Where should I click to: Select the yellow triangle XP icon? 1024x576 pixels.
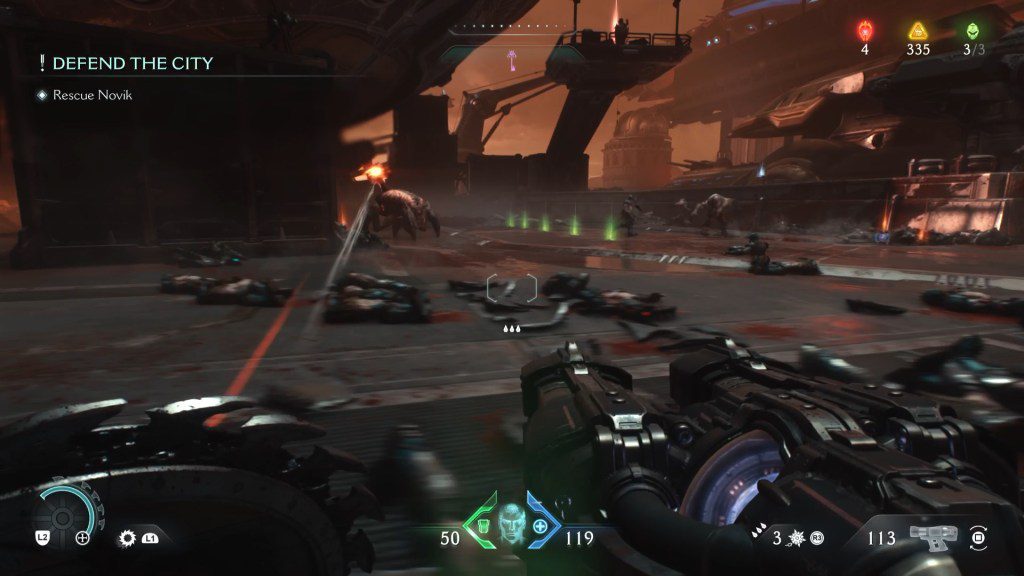(x=918, y=30)
